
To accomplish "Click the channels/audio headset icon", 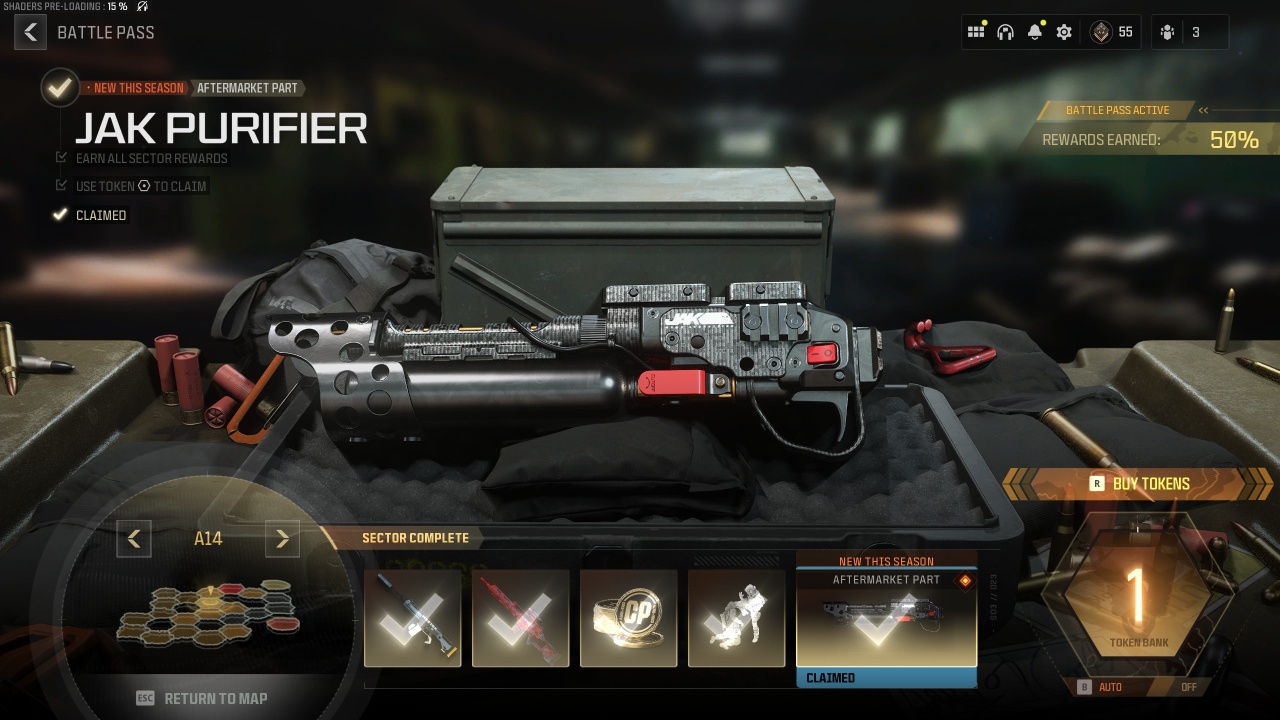I will (x=1006, y=32).
